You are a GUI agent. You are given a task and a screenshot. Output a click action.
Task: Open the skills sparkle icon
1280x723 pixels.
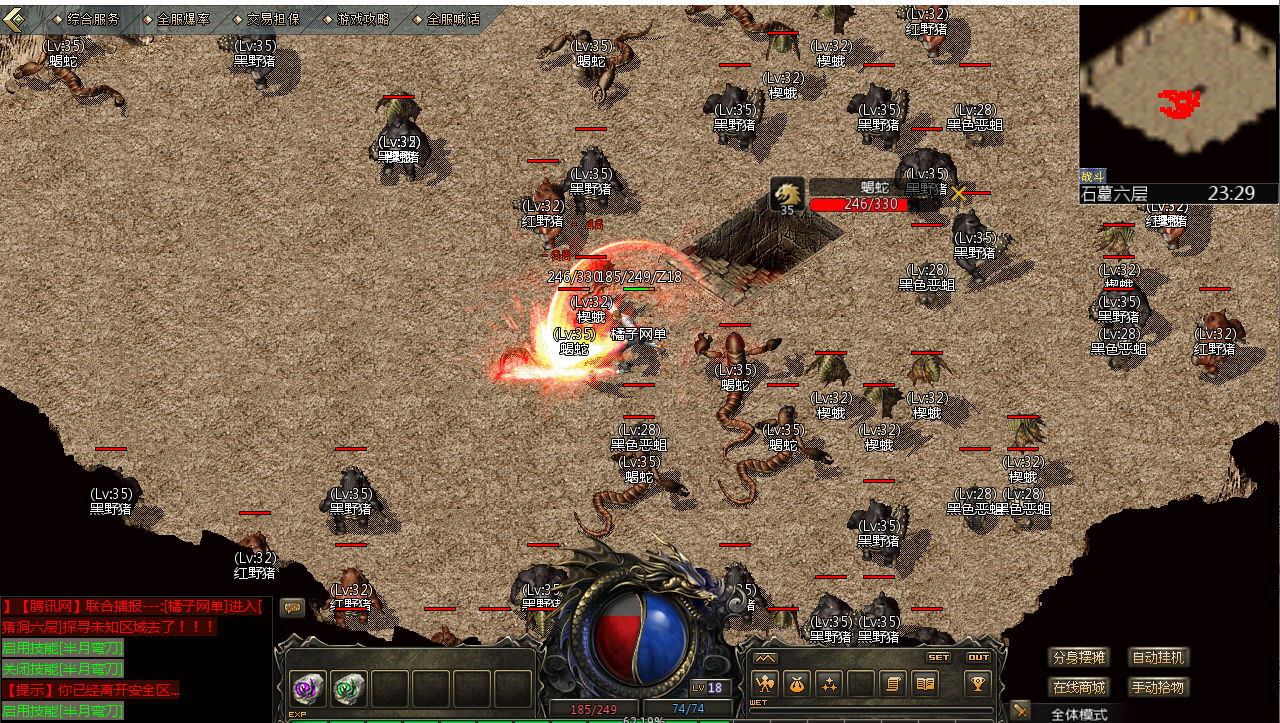click(829, 684)
